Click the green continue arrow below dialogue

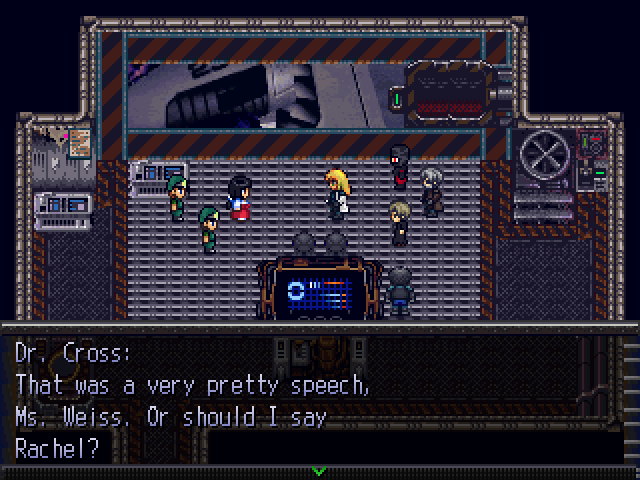pos(319,470)
